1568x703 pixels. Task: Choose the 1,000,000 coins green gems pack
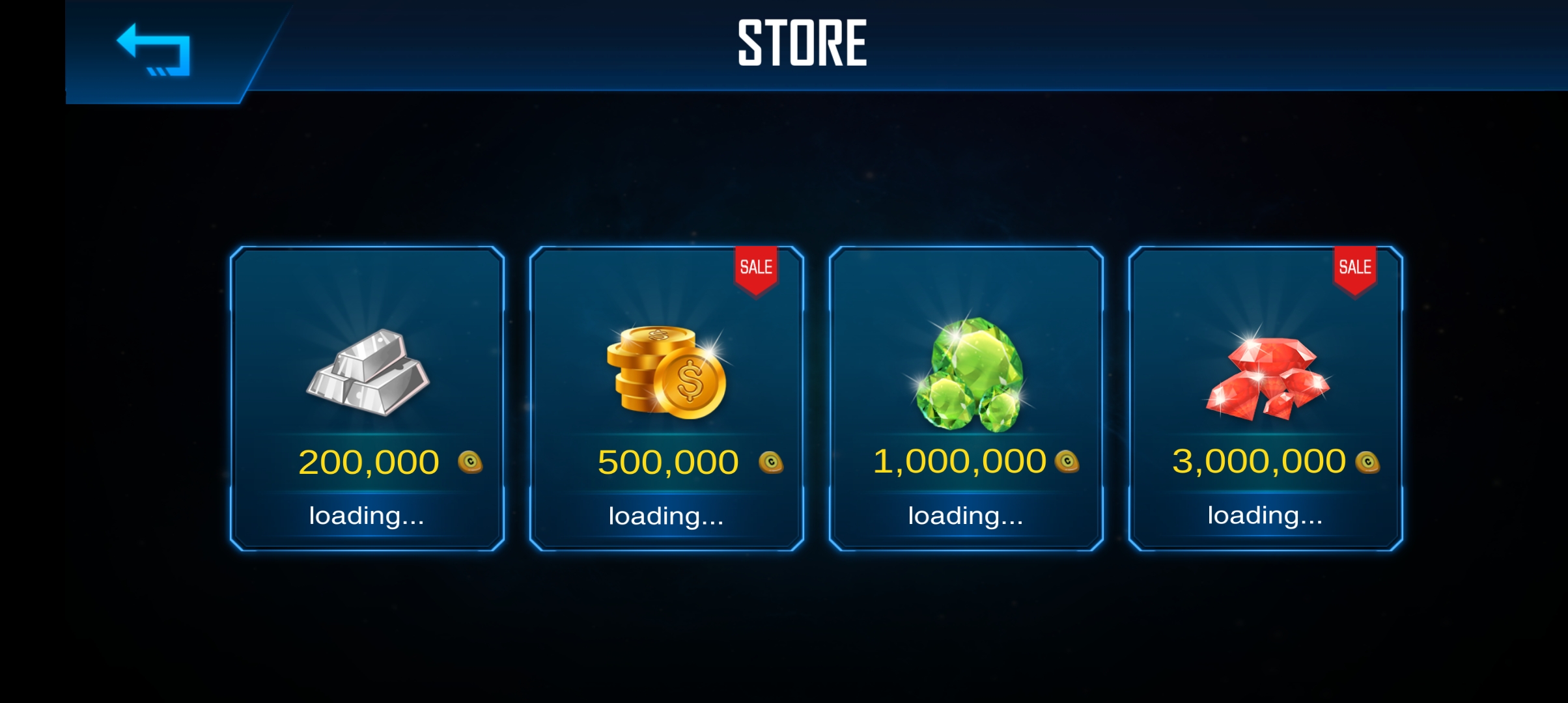click(x=966, y=398)
